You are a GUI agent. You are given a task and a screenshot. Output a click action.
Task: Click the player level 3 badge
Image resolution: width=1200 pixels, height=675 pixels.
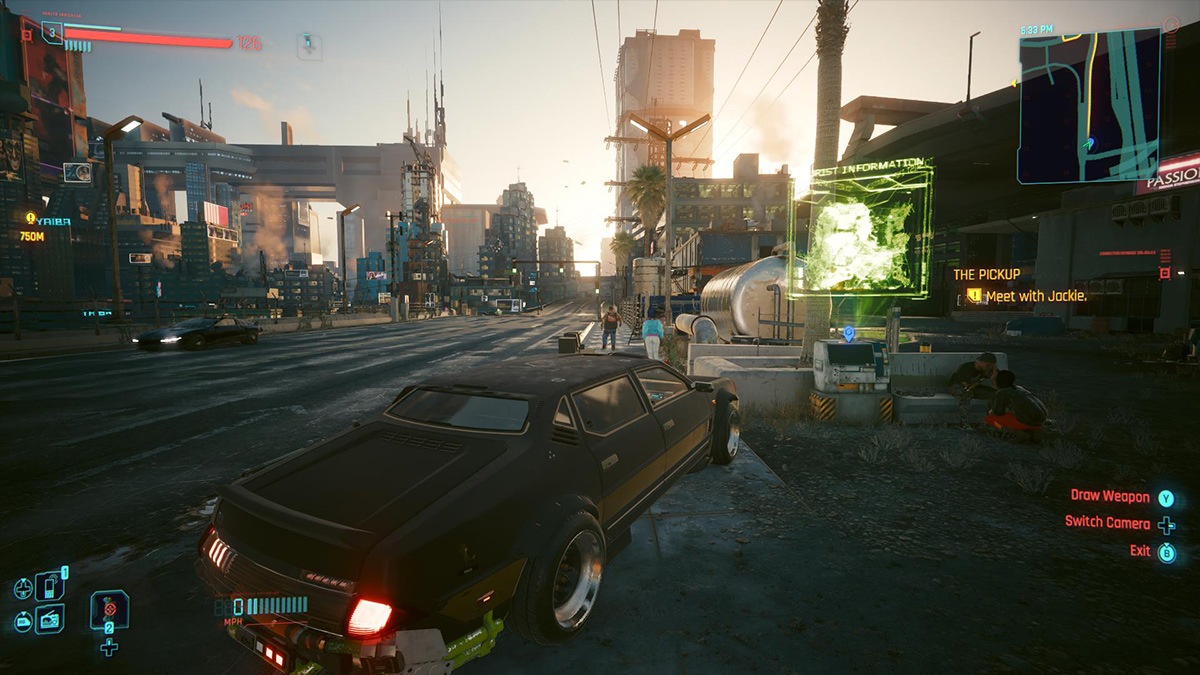(x=52, y=33)
